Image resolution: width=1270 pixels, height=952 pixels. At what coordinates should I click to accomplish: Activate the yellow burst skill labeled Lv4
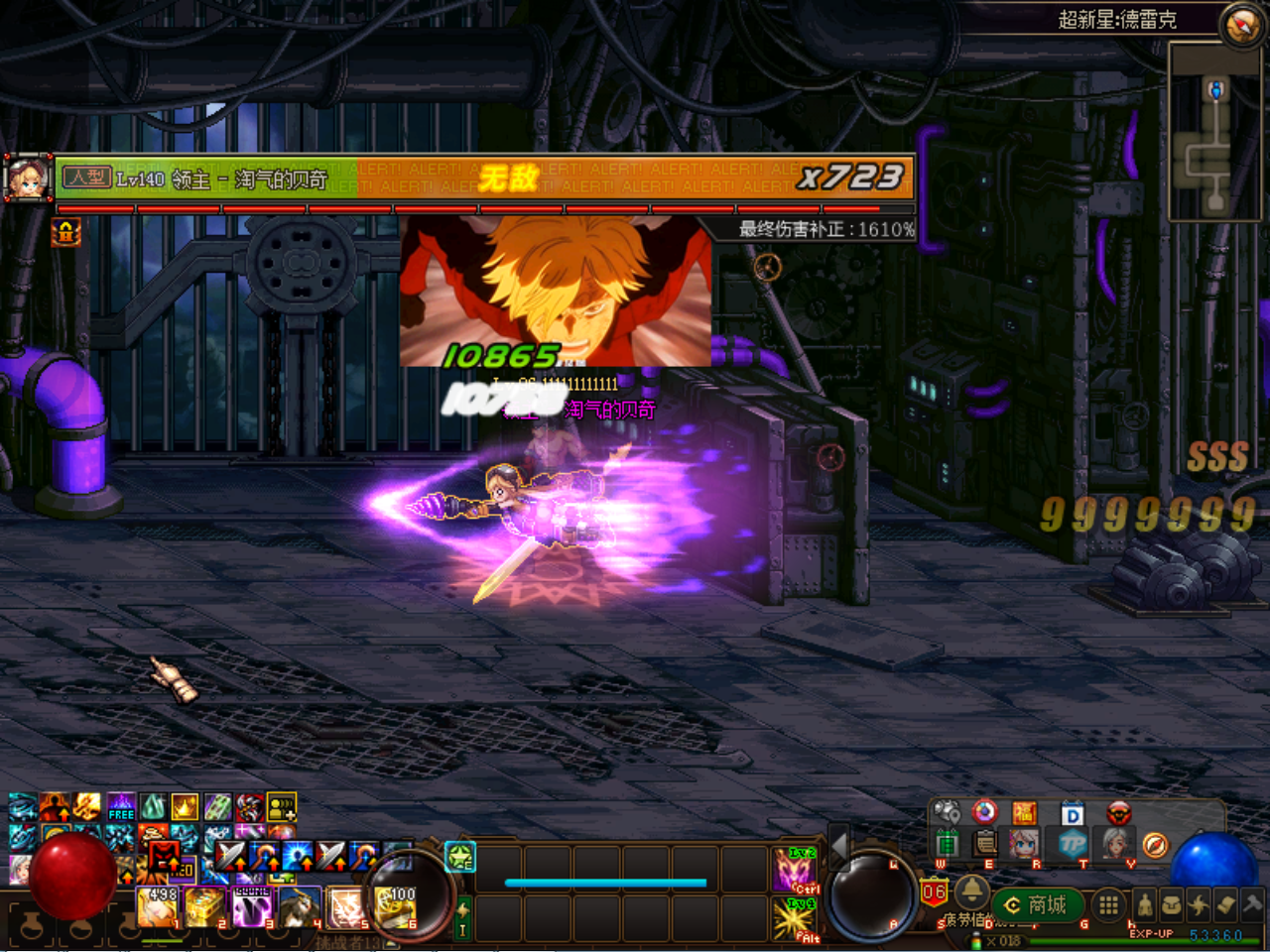coord(795,919)
